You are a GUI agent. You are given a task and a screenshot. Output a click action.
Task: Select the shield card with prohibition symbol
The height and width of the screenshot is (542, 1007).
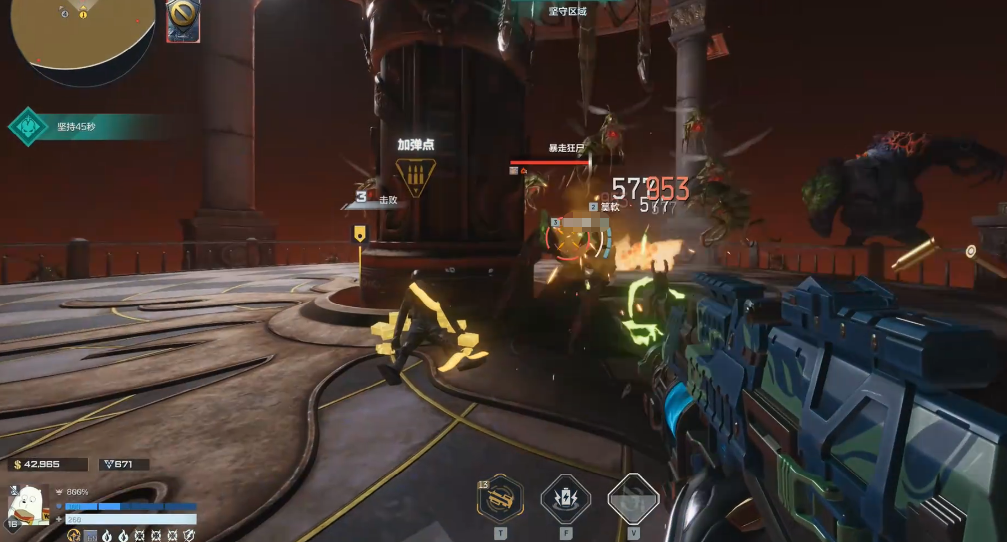(183, 19)
